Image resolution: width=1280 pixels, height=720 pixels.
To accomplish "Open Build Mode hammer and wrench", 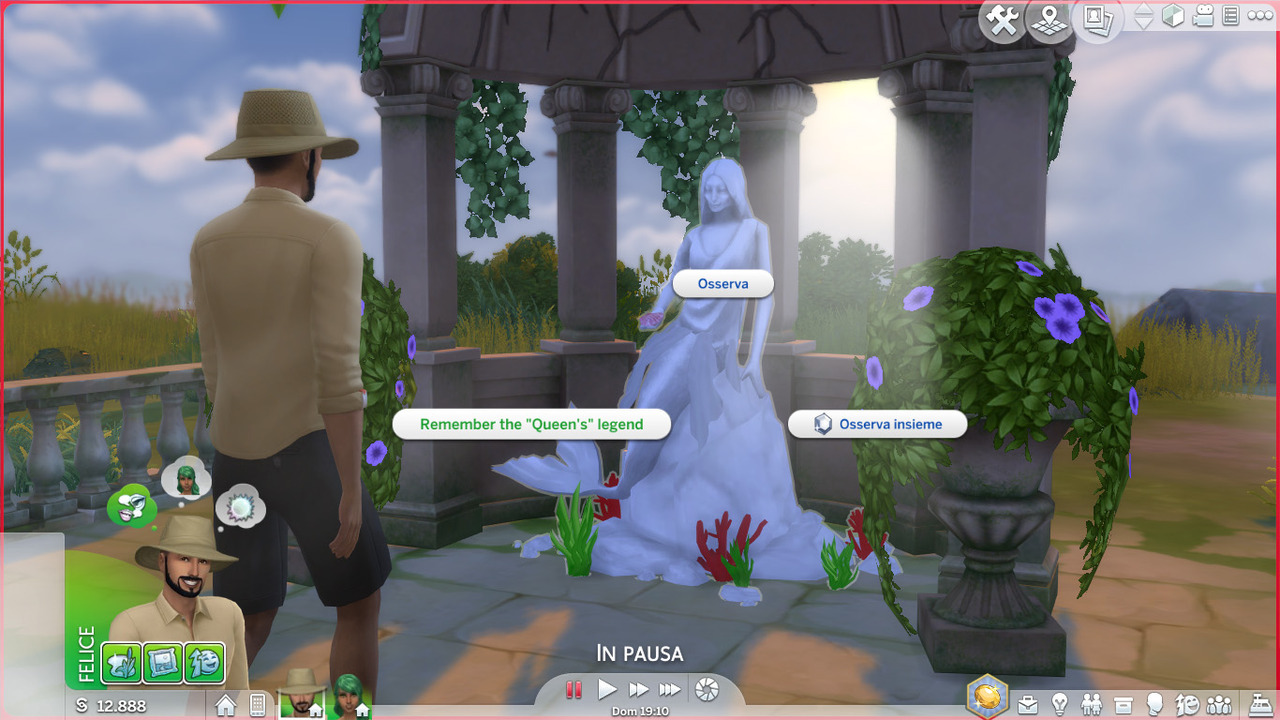I will pyautogui.click(x=999, y=19).
